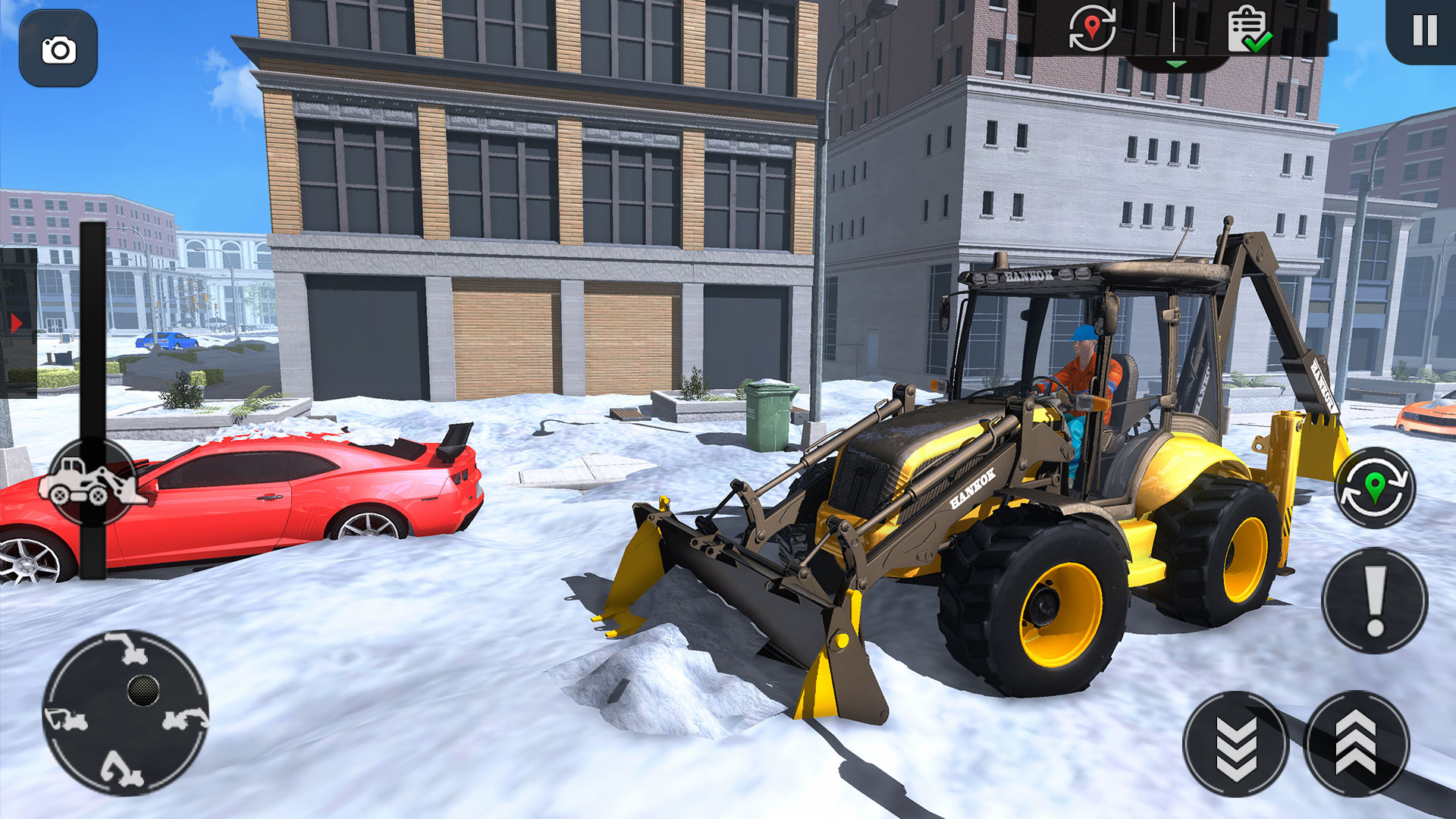This screenshot has height=819, width=1456.
Task: Expand the green arrow dropdown tab
Action: point(1175,64)
